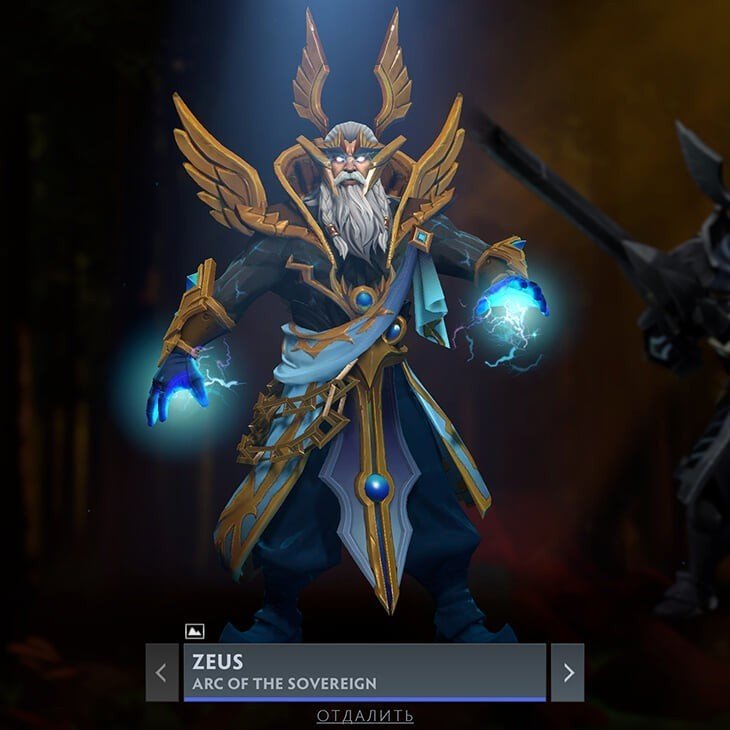Show the next item with right arrow
The height and width of the screenshot is (730, 730).
click(x=568, y=672)
